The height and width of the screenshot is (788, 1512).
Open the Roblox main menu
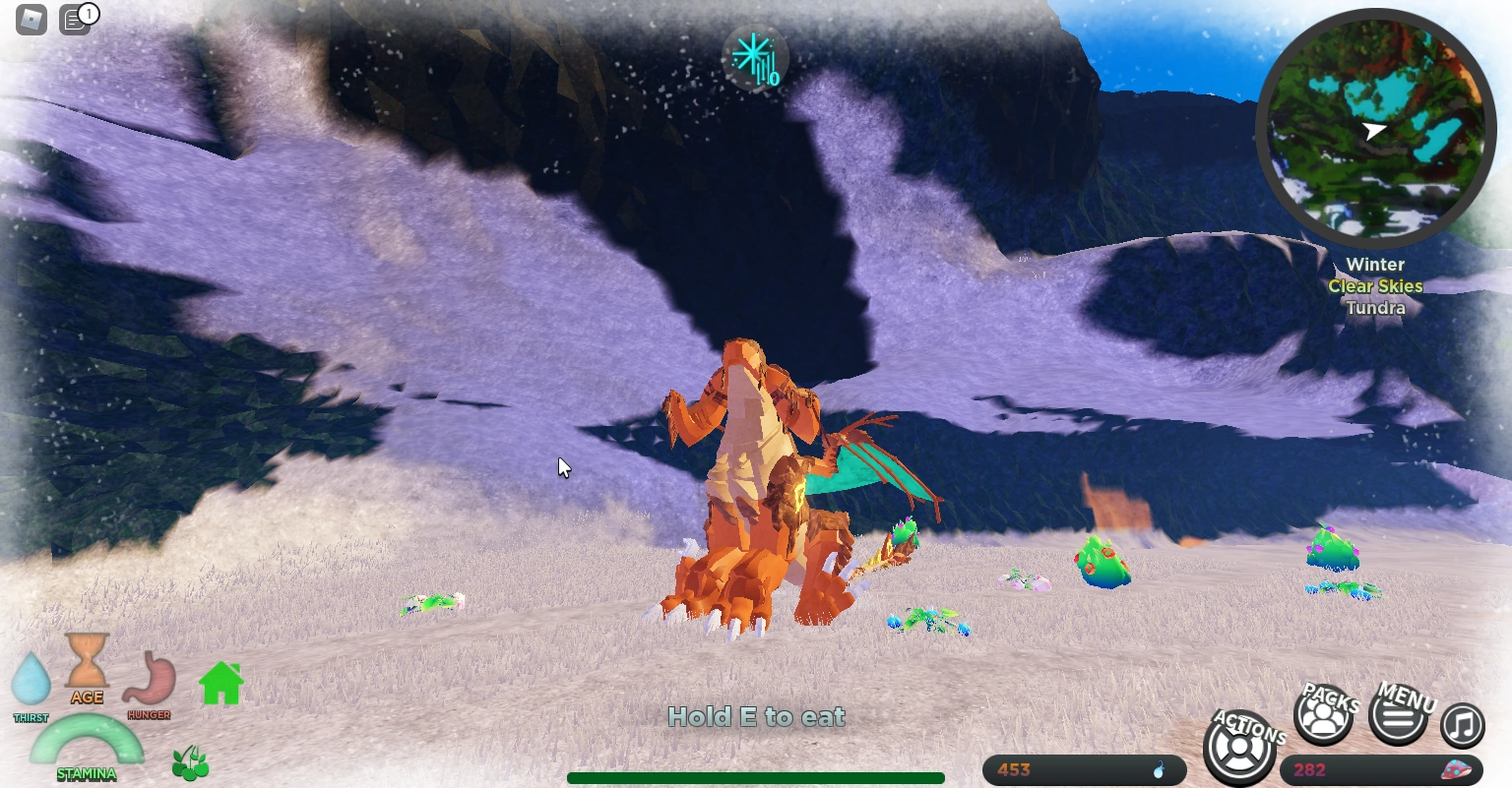tap(31, 19)
